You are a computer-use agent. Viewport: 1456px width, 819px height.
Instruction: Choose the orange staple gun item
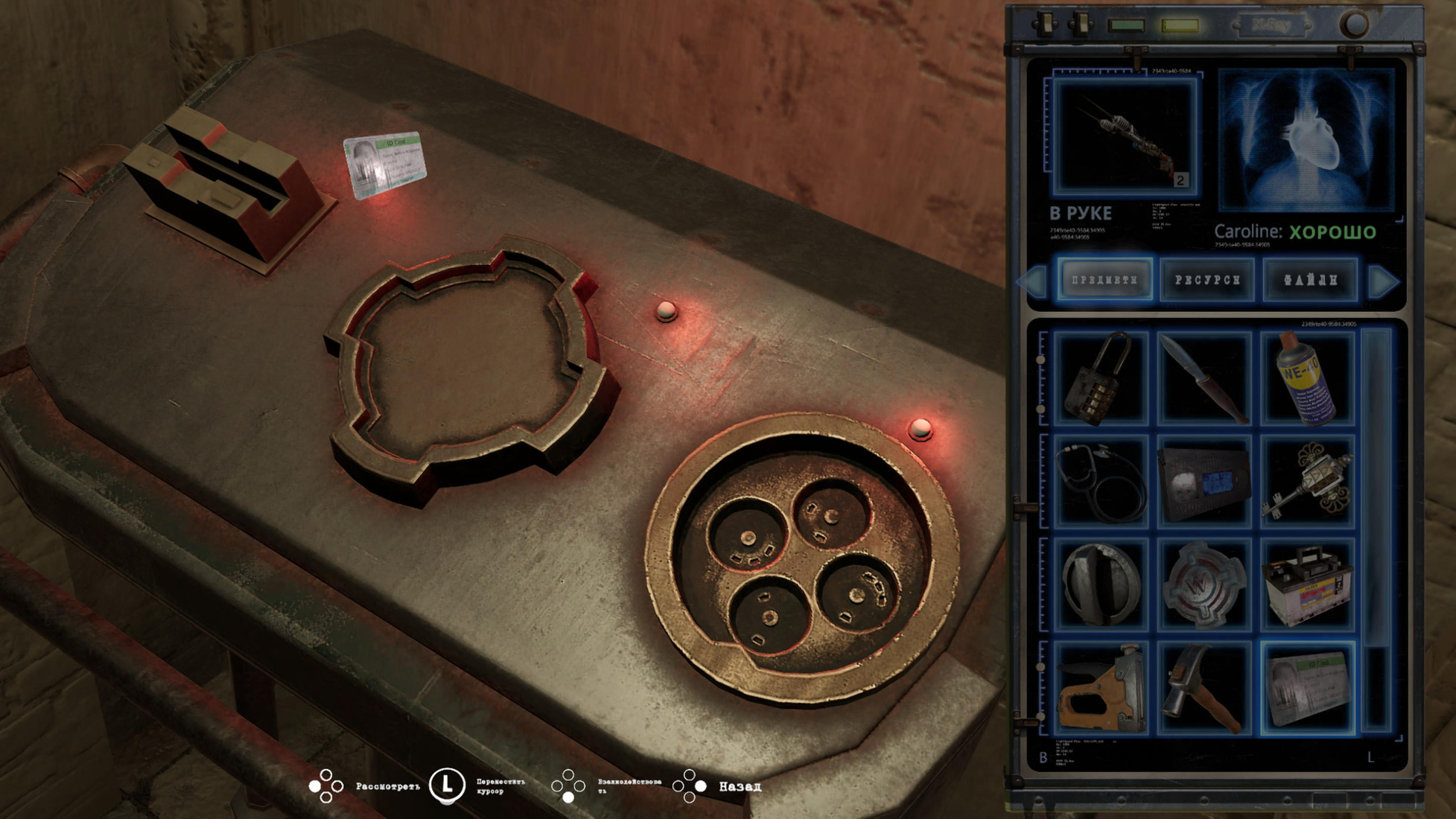coord(1100,688)
